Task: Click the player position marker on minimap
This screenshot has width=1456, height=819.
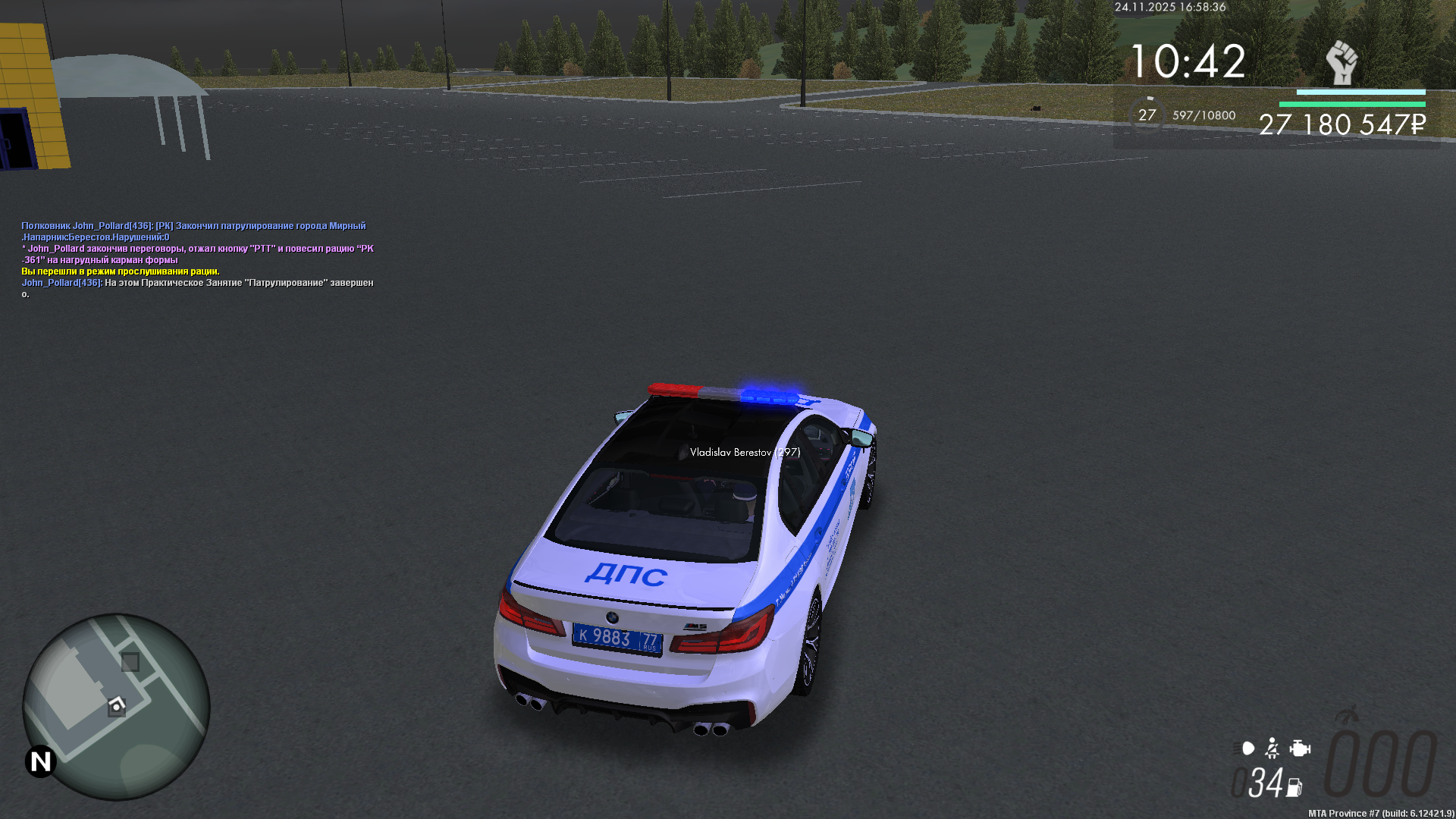Action: pos(117,706)
